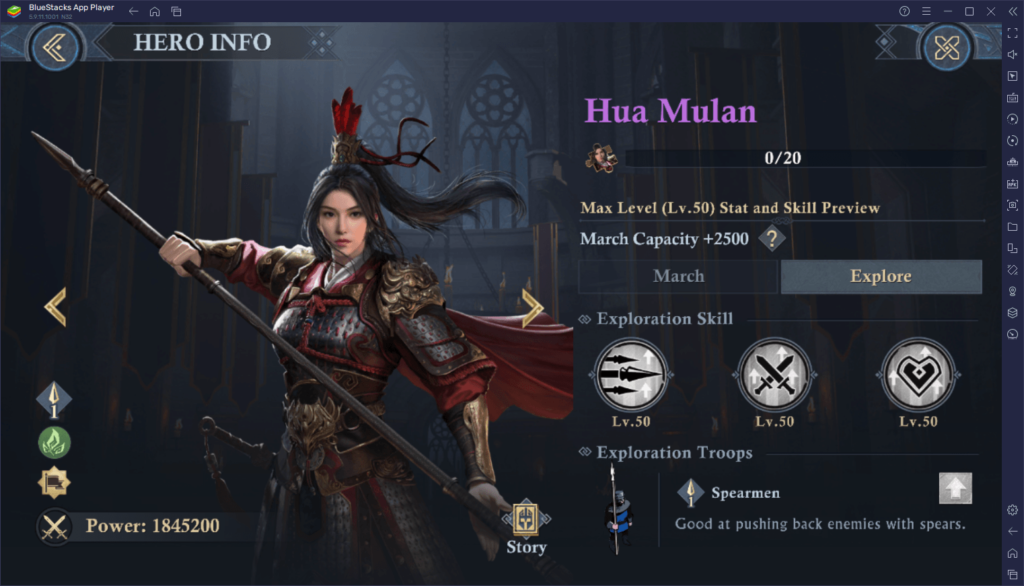Open BlueStacks settings gear in sidebar

pyautogui.click(x=1013, y=510)
